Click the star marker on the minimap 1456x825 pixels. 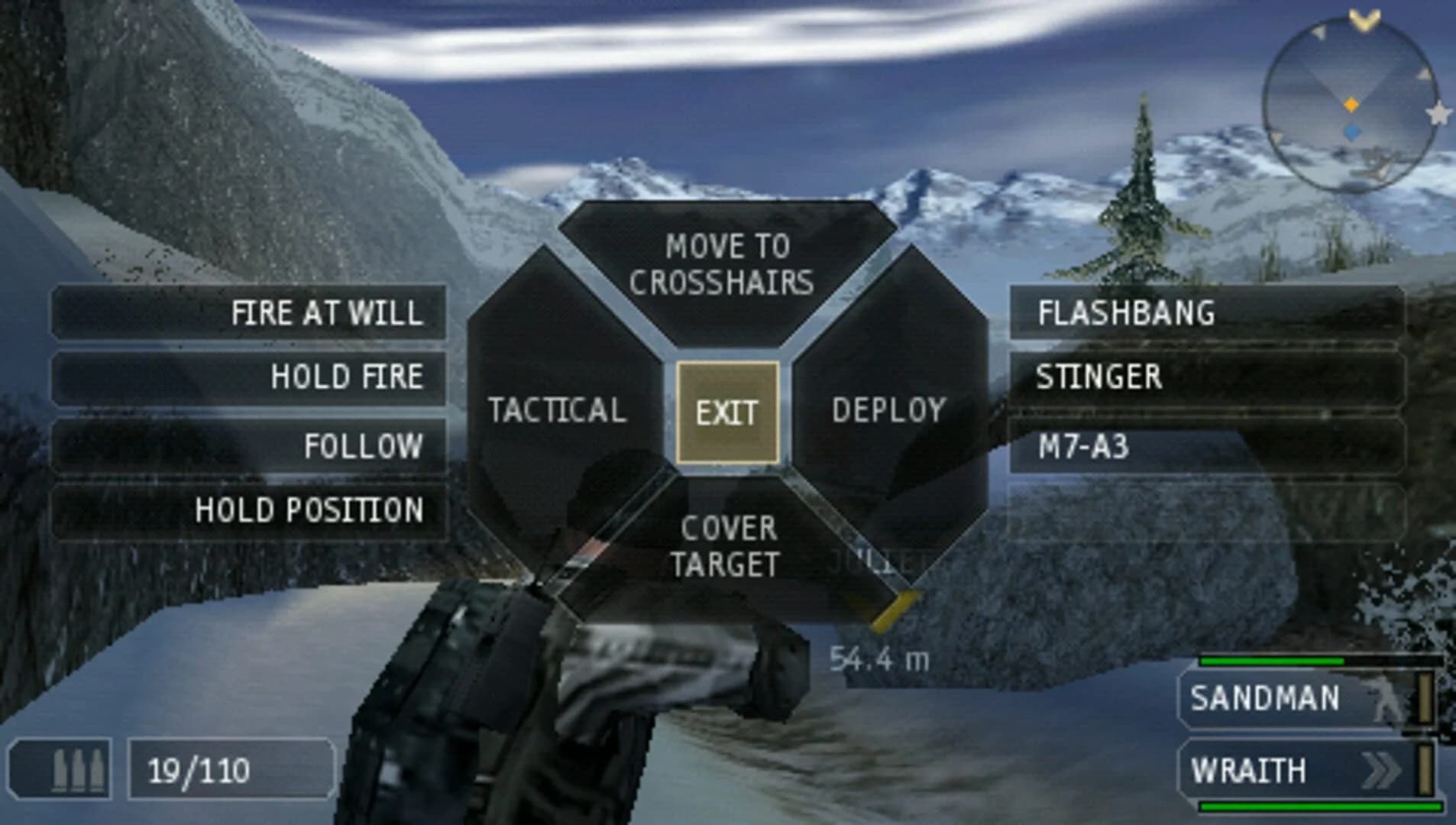[x=1438, y=114]
